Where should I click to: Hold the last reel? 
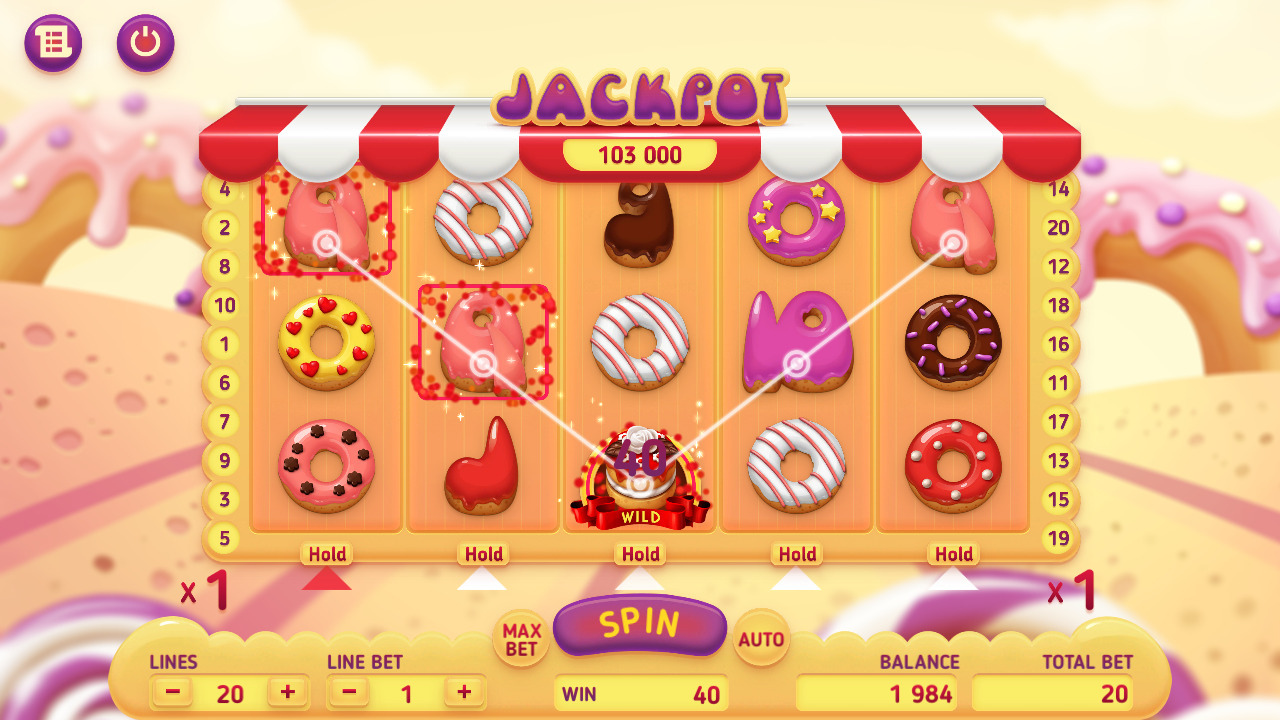point(954,554)
